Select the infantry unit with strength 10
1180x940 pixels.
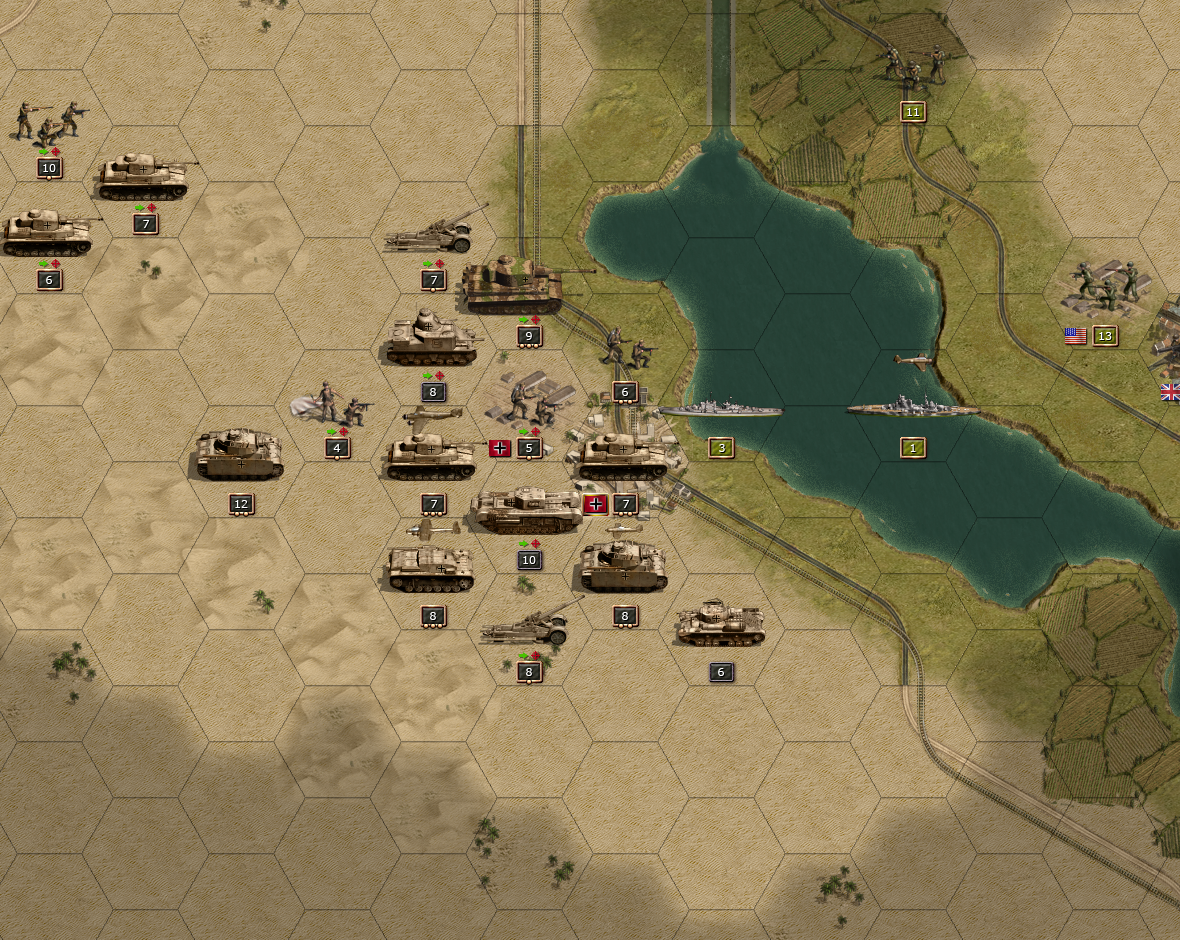tap(48, 121)
